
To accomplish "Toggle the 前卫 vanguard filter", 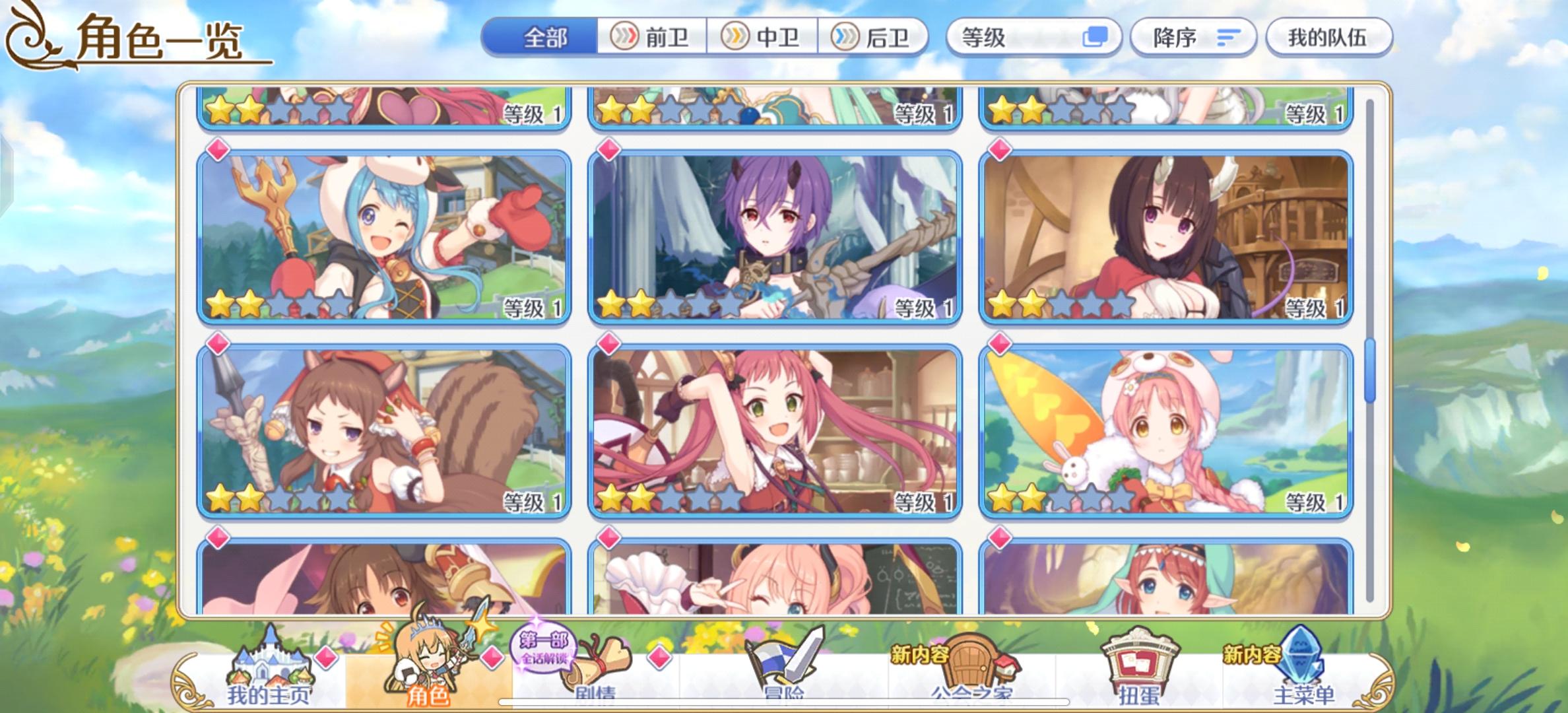I will [x=653, y=38].
